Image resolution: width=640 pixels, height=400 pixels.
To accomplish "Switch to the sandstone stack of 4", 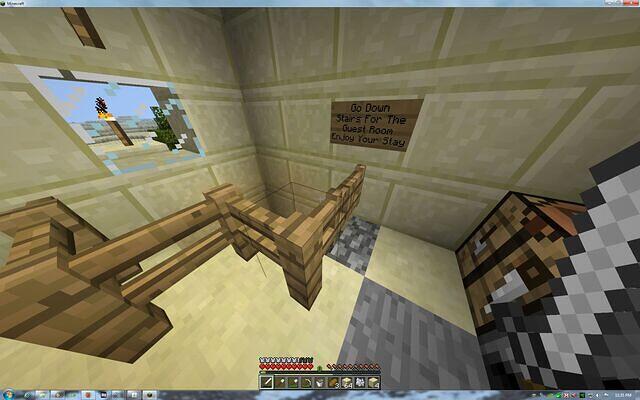I will click(373, 382).
